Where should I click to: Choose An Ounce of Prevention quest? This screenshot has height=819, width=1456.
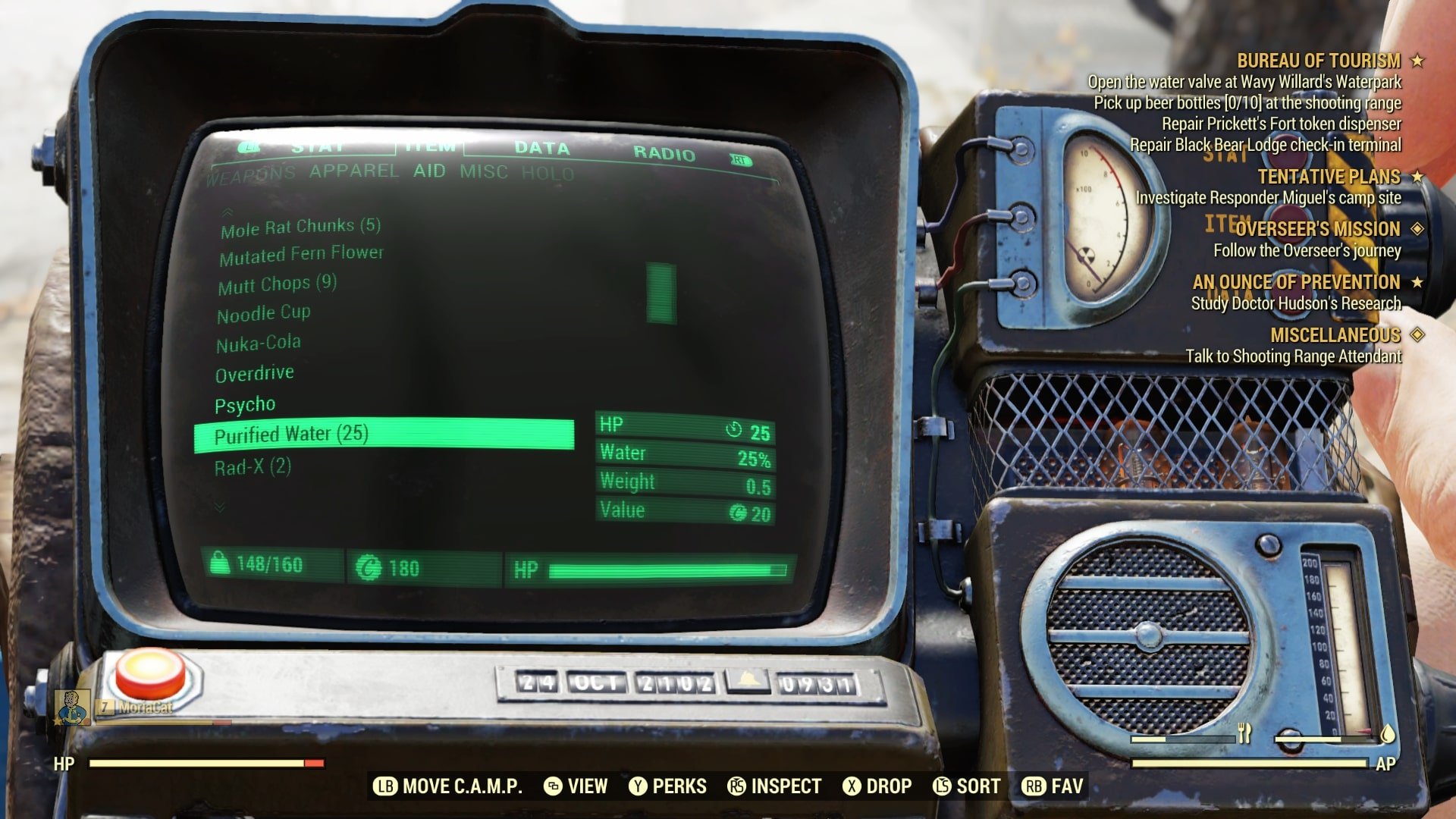pyautogui.click(x=1296, y=282)
